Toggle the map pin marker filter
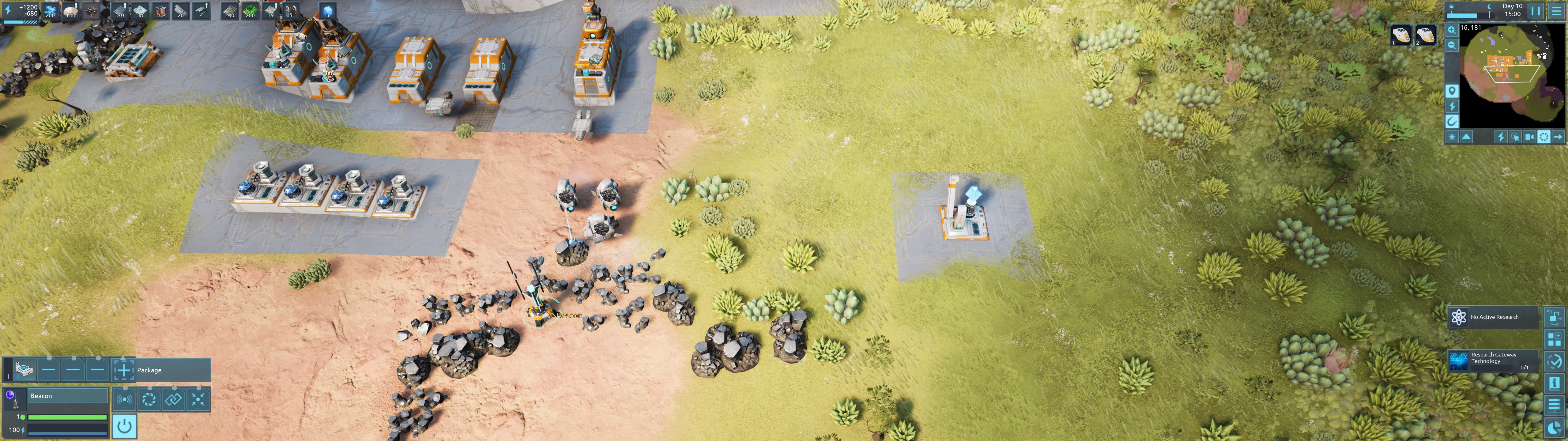Image resolution: width=1568 pixels, height=441 pixels. click(x=1452, y=91)
